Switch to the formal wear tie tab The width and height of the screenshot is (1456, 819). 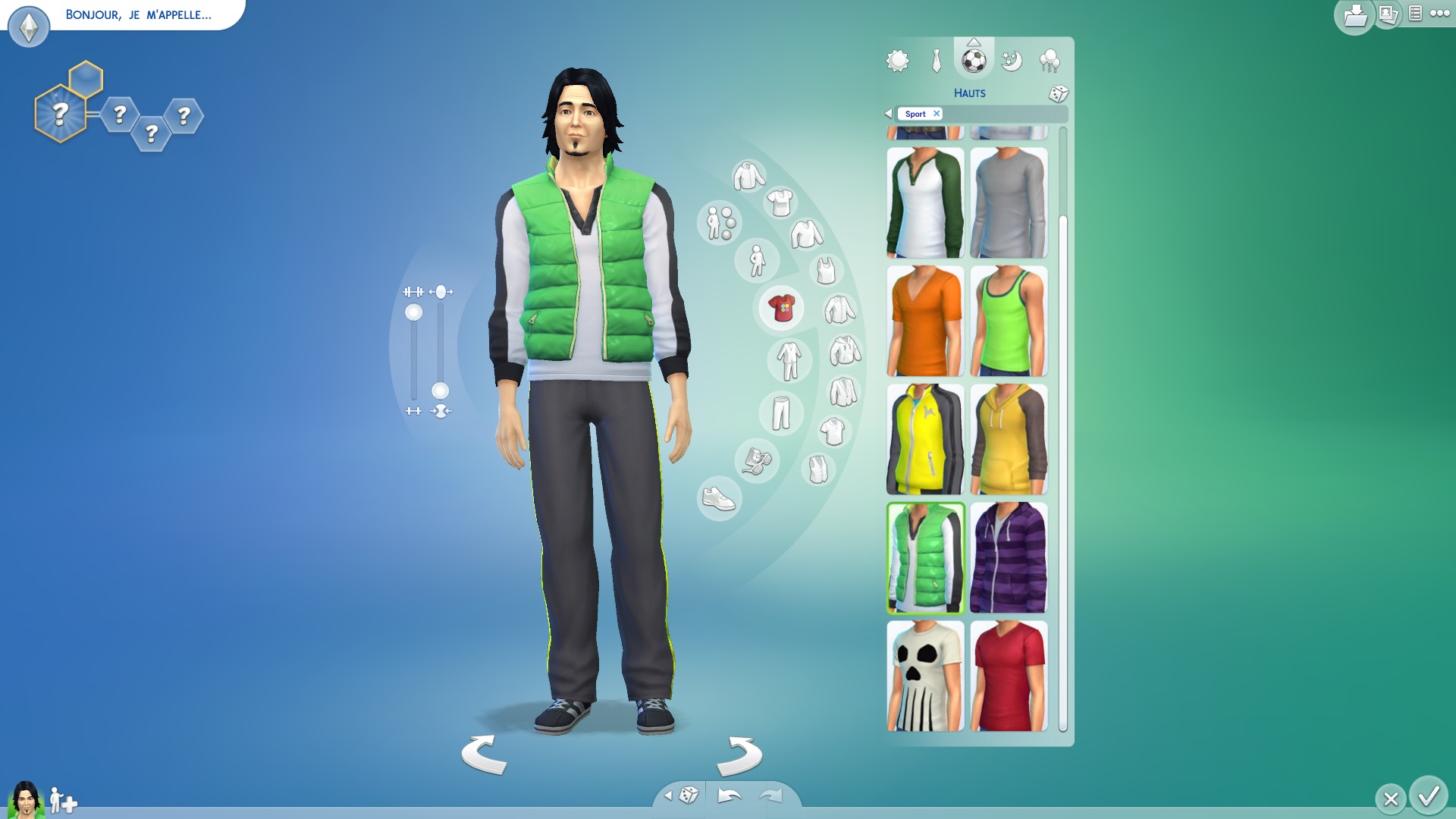(x=936, y=61)
